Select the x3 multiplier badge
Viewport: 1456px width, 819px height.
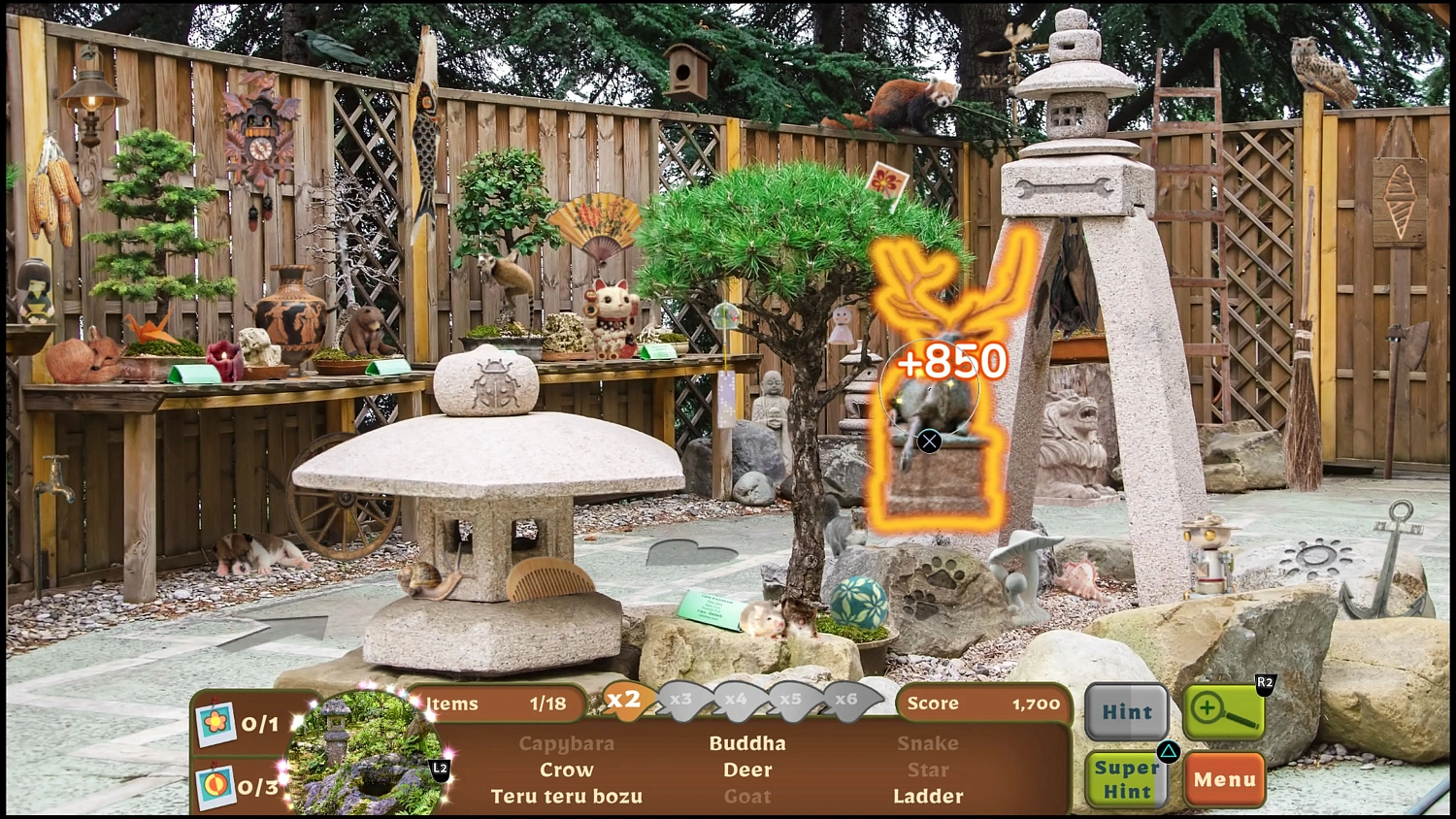pyautogui.click(x=681, y=703)
